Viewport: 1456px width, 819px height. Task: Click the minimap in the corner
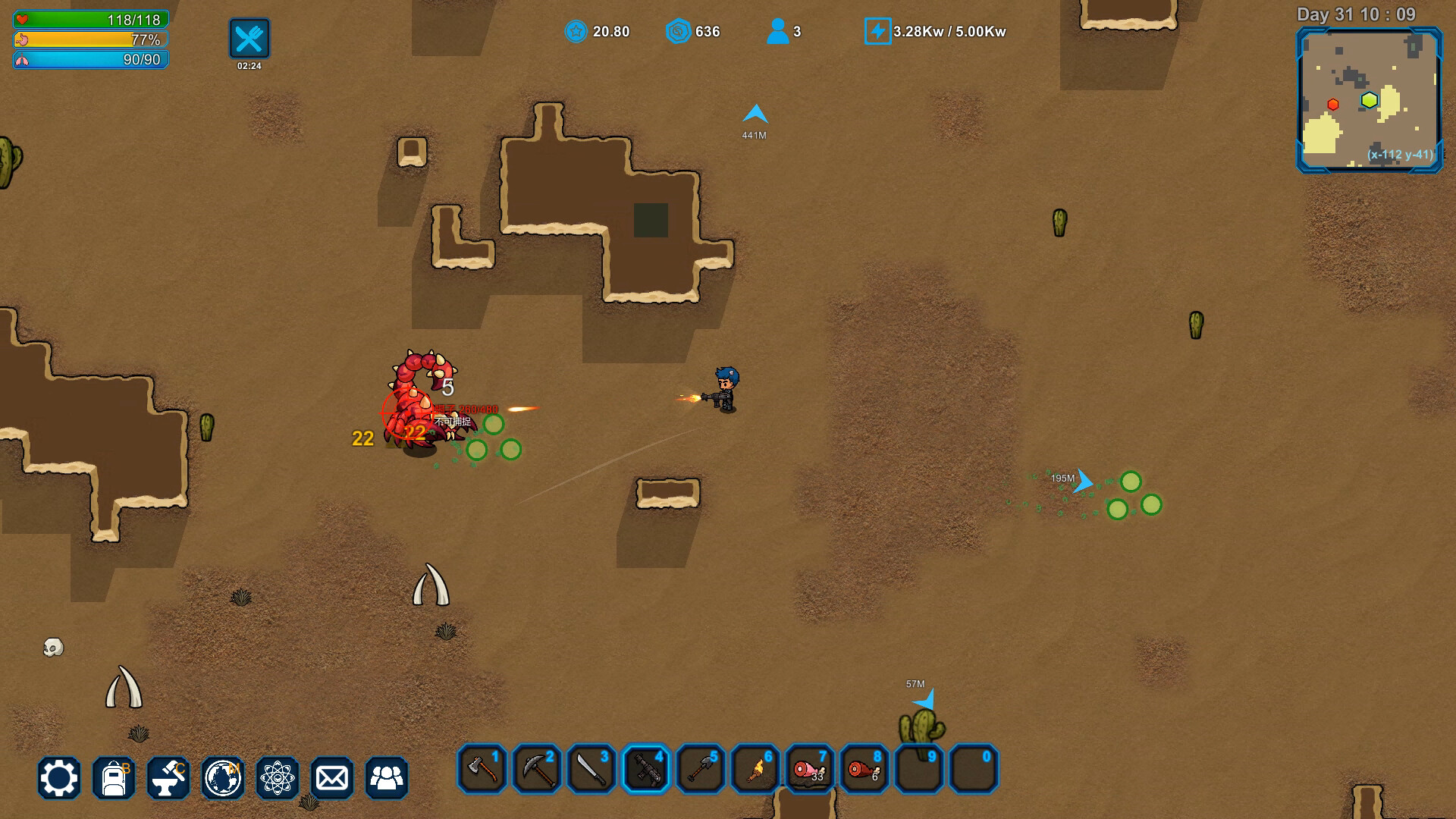click(1370, 100)
